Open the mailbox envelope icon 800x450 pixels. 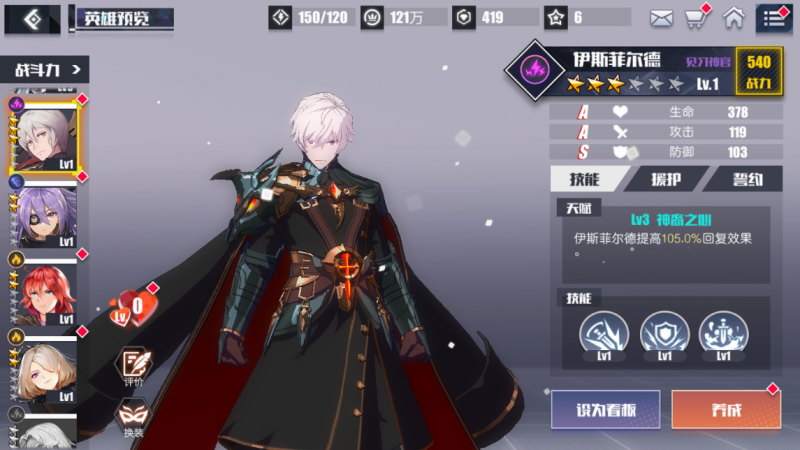[661, 17]
